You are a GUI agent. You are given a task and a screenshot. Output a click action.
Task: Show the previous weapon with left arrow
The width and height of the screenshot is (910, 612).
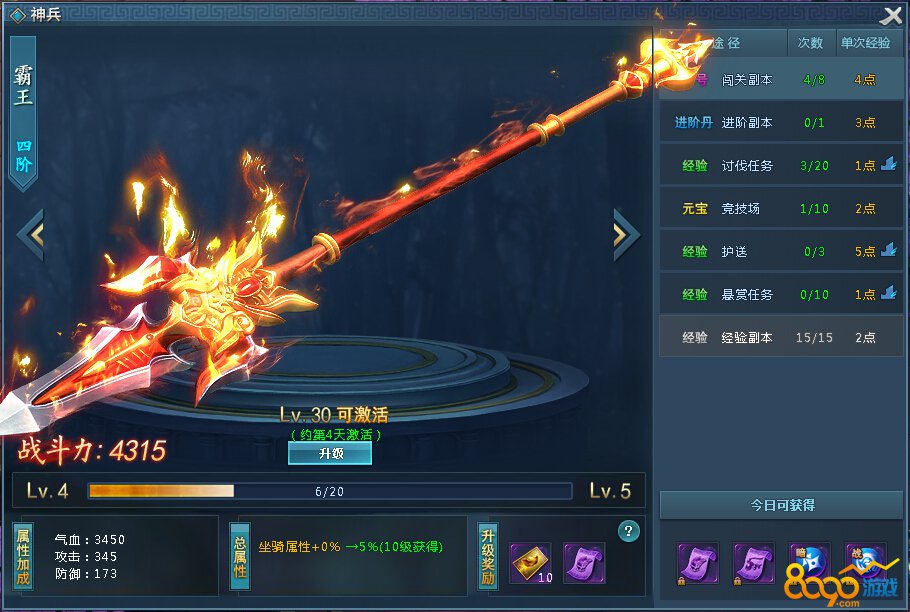click(x=31, y=234)
